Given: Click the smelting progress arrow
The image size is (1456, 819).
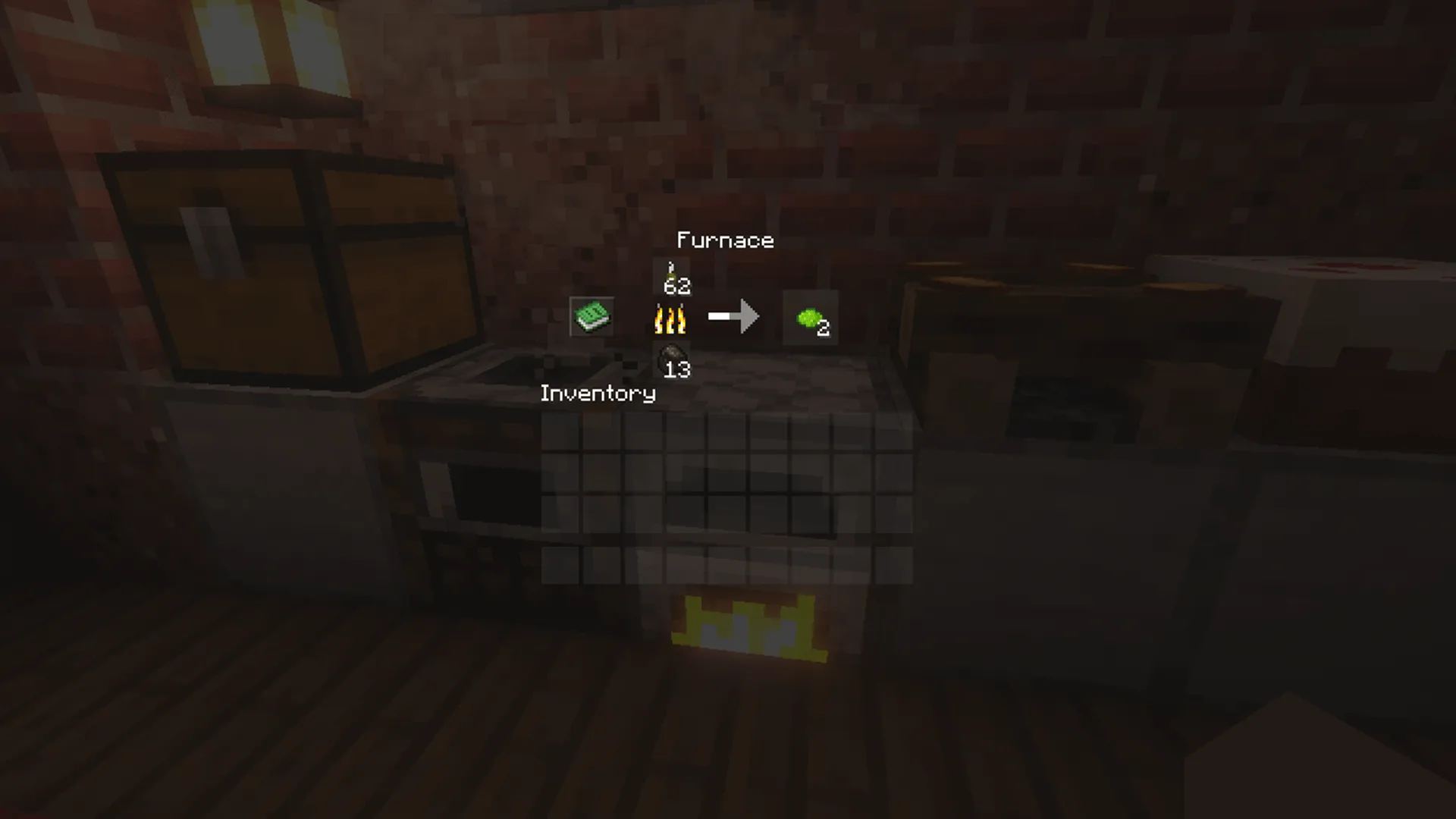Looking at the screenshot, I should (733, 316).
